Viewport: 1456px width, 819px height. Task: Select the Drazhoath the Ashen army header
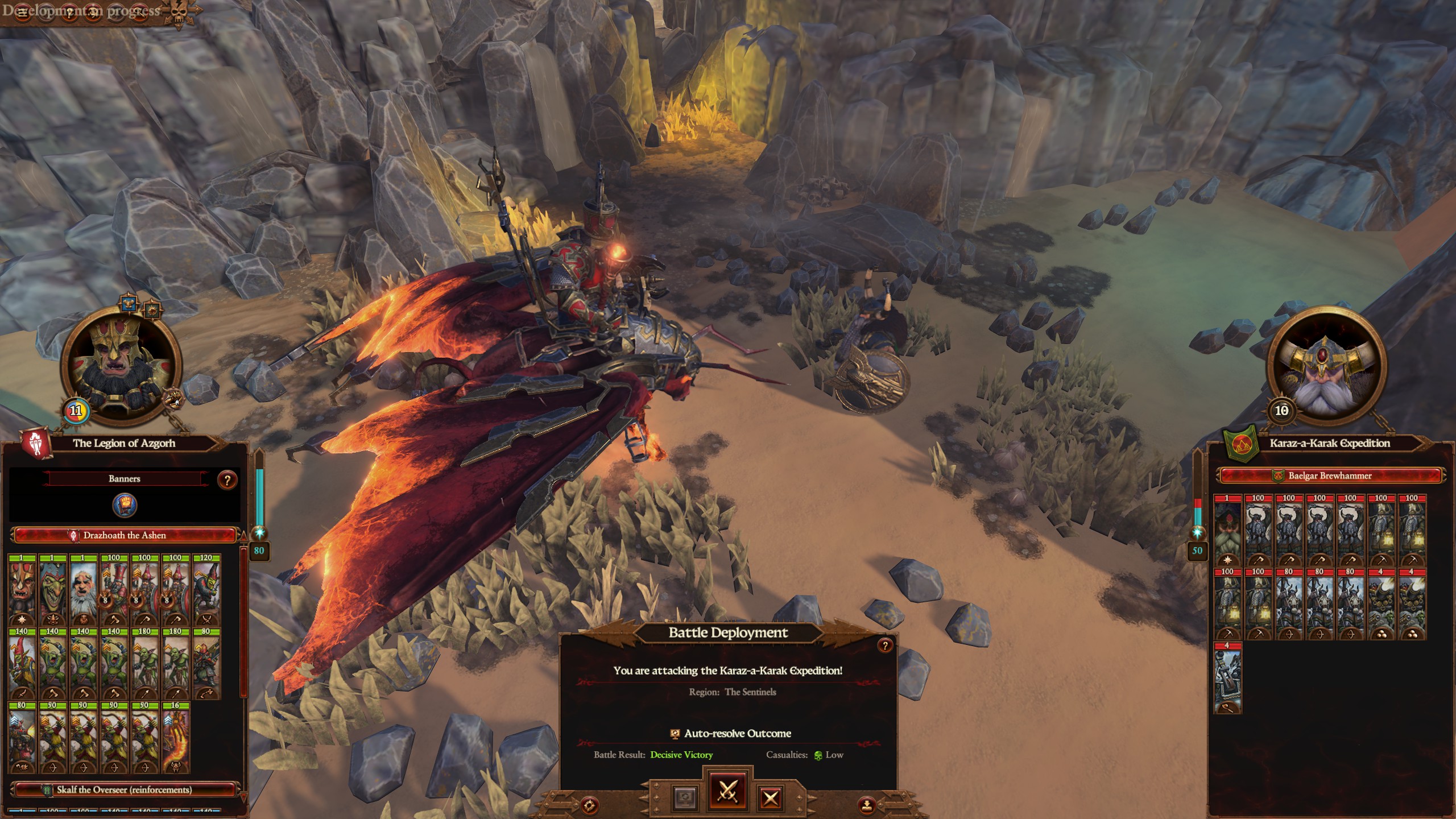[x=125, y=535]
